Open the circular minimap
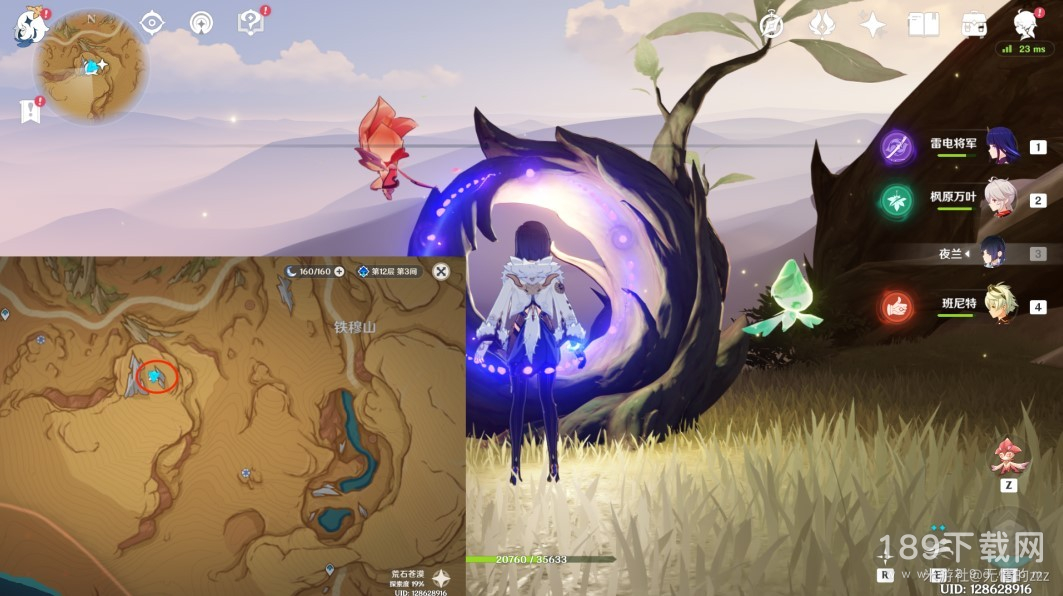 [x=91, y=66]
